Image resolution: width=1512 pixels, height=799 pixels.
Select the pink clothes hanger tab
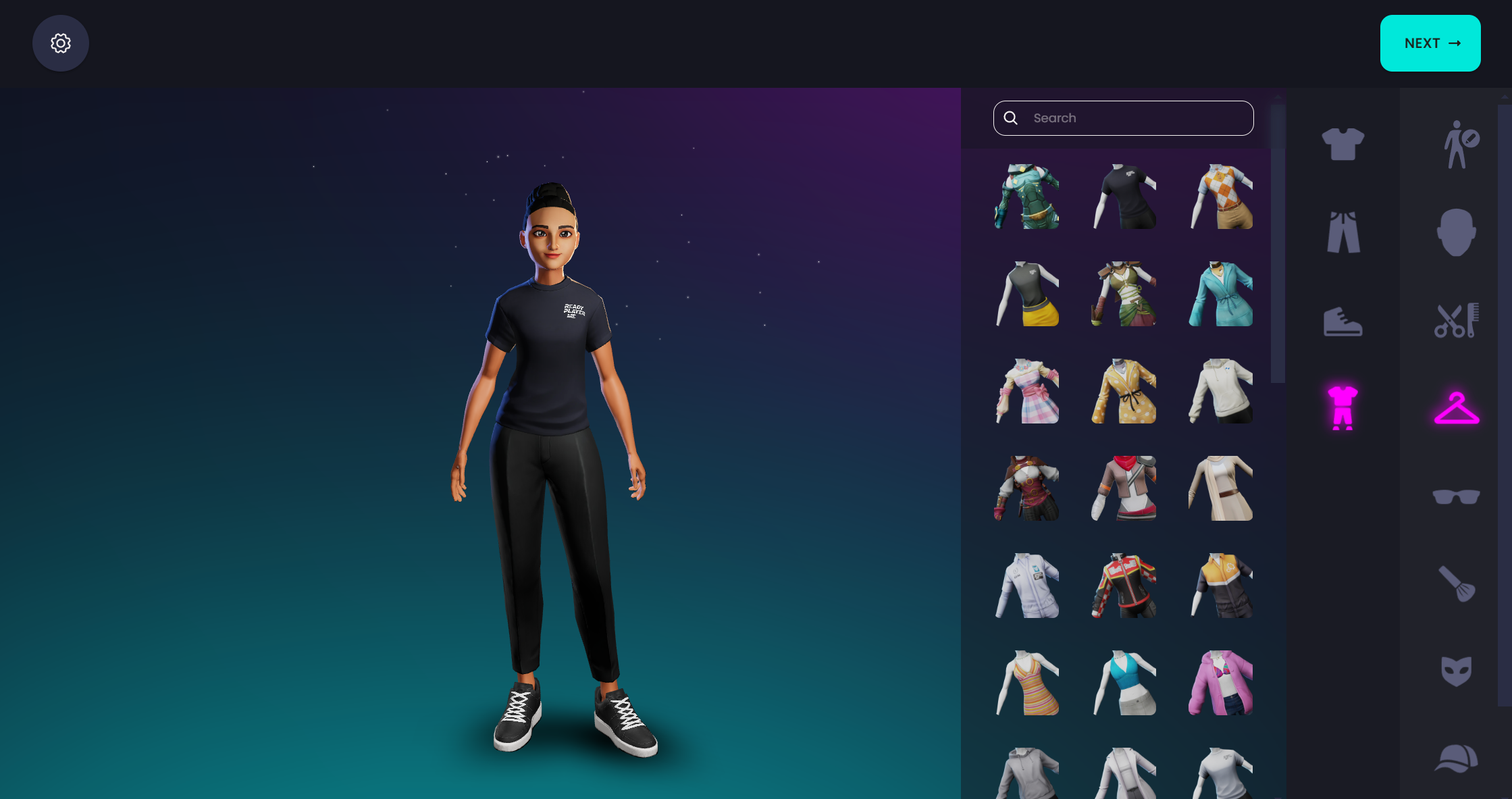pos(1456,408)
